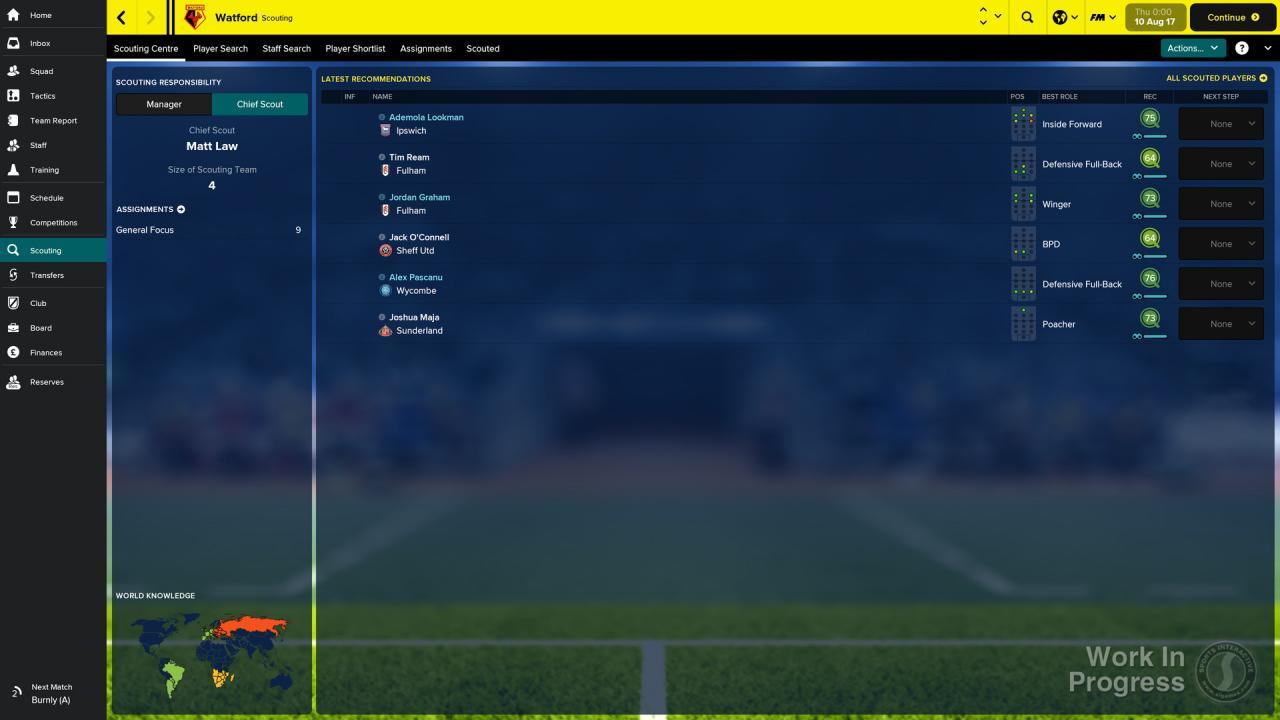
Task: Go back using the left navigation arrow
Action: click(x=120, y=17)
